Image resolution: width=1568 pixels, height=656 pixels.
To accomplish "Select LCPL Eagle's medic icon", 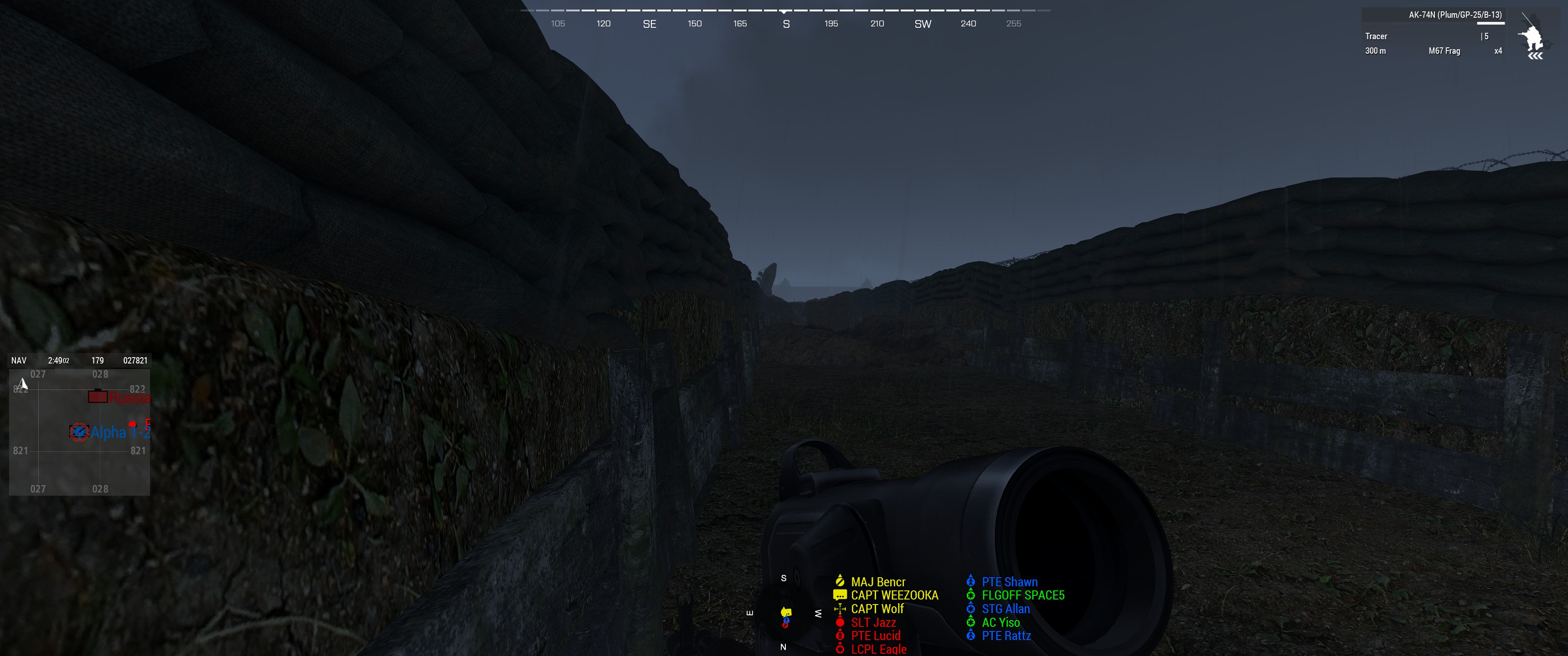I will pos(840,648).
